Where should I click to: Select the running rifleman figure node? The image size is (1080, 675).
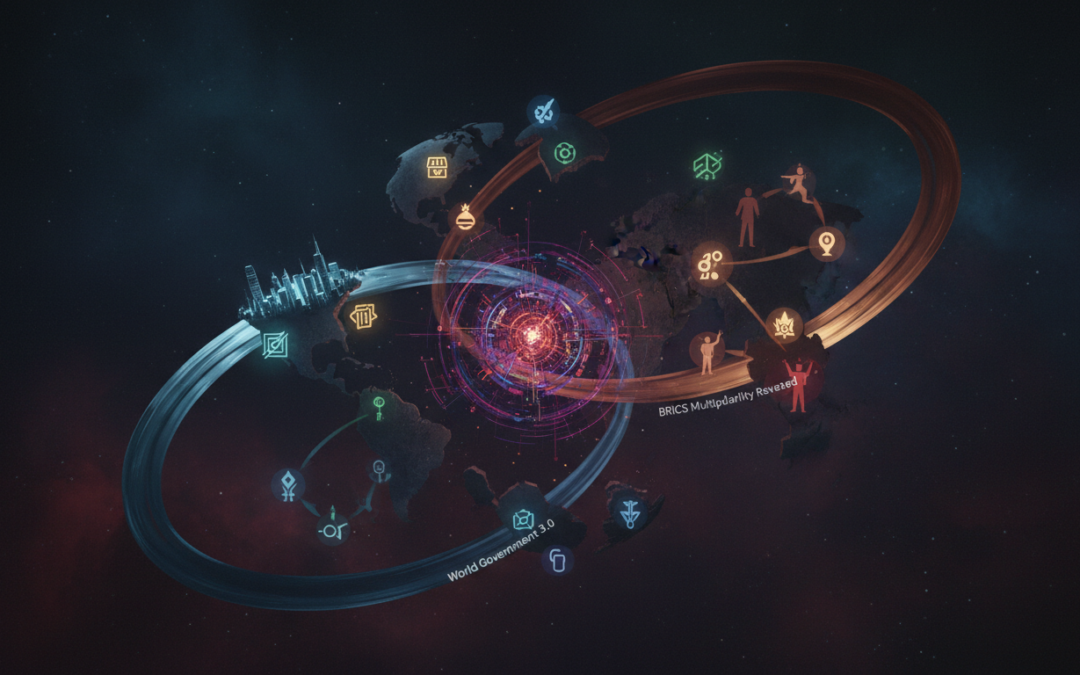pyautogui.click(x=799, y=182)
